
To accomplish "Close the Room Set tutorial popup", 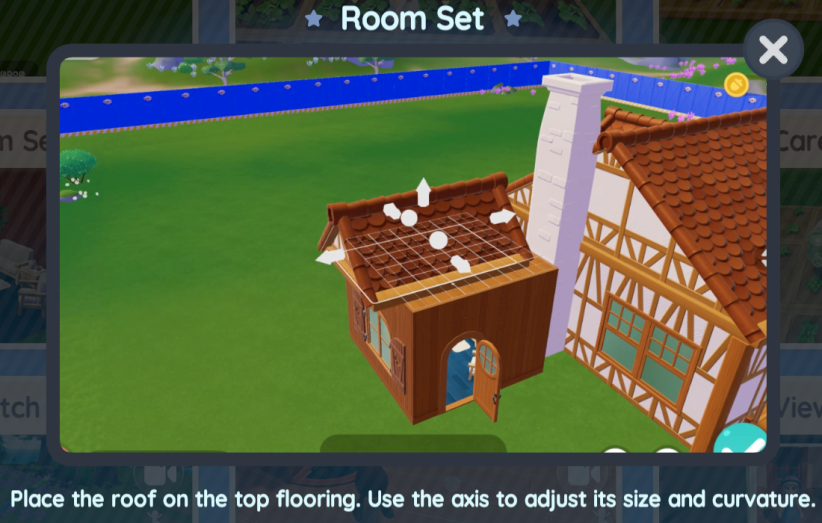I will click(x=773, y=50).
